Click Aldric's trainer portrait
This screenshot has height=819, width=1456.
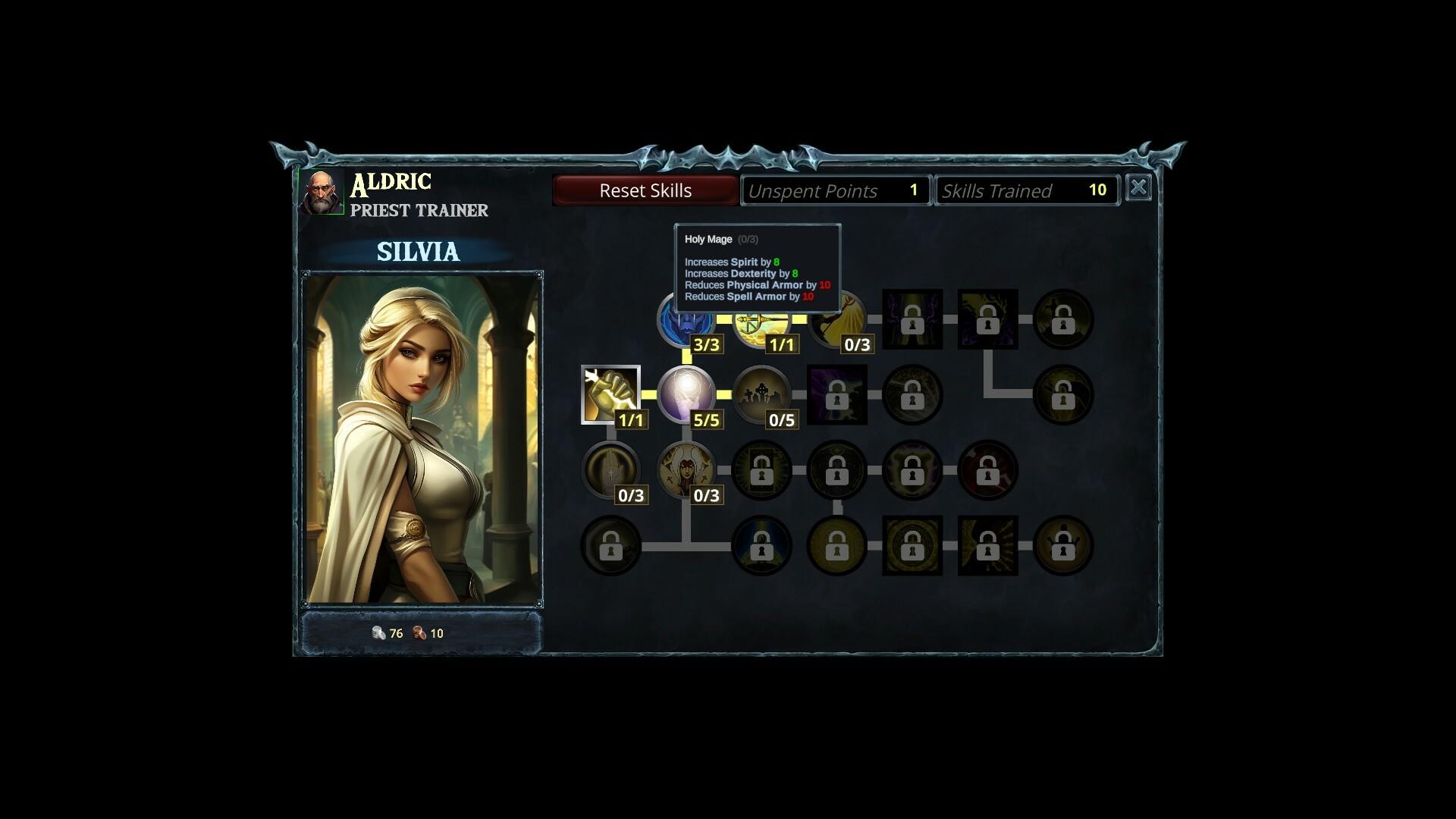click(x=322, y=193)
